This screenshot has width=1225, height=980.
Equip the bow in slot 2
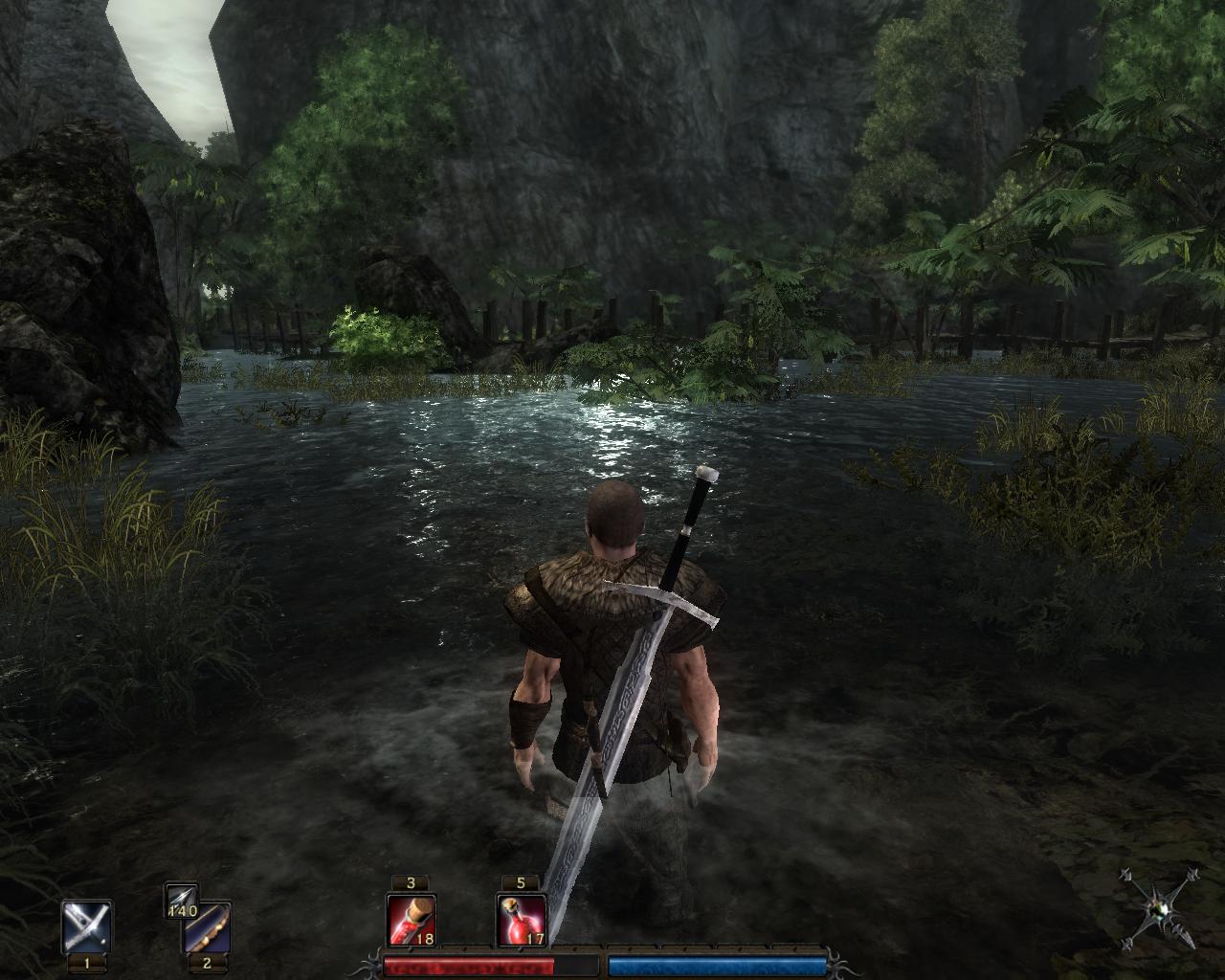pos(208,925)
